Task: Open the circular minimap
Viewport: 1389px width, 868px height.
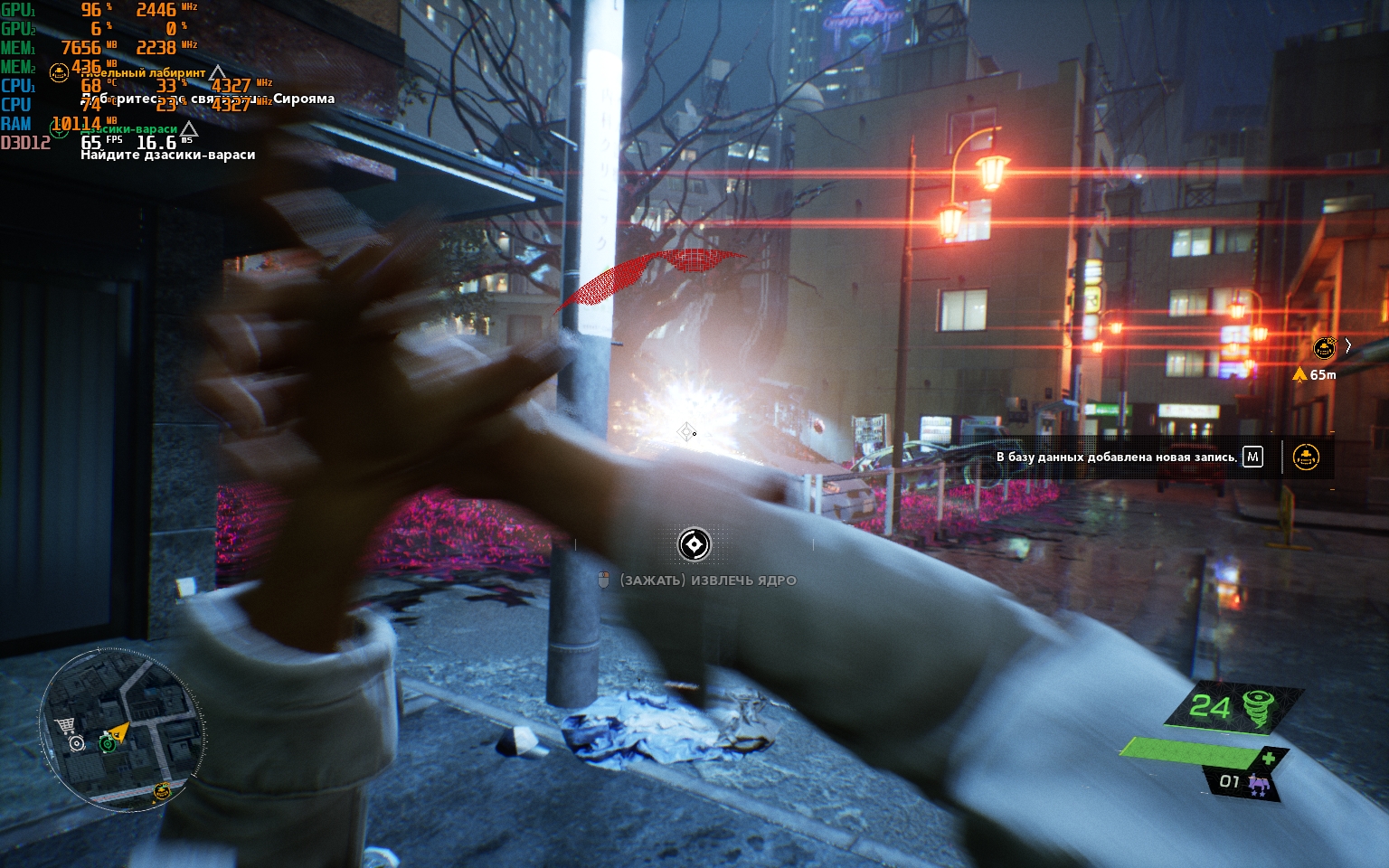Action: point(118,729)
